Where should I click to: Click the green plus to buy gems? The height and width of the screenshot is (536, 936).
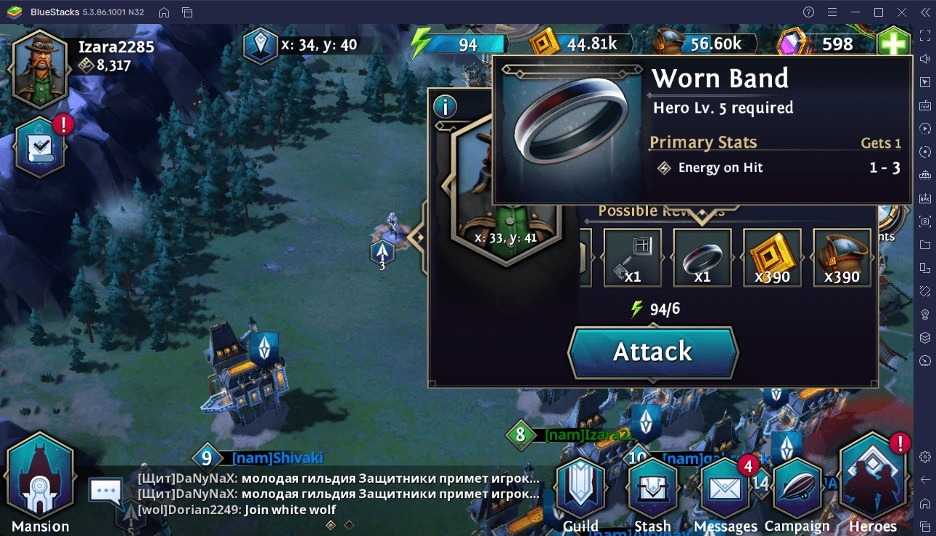click(892, 44)
